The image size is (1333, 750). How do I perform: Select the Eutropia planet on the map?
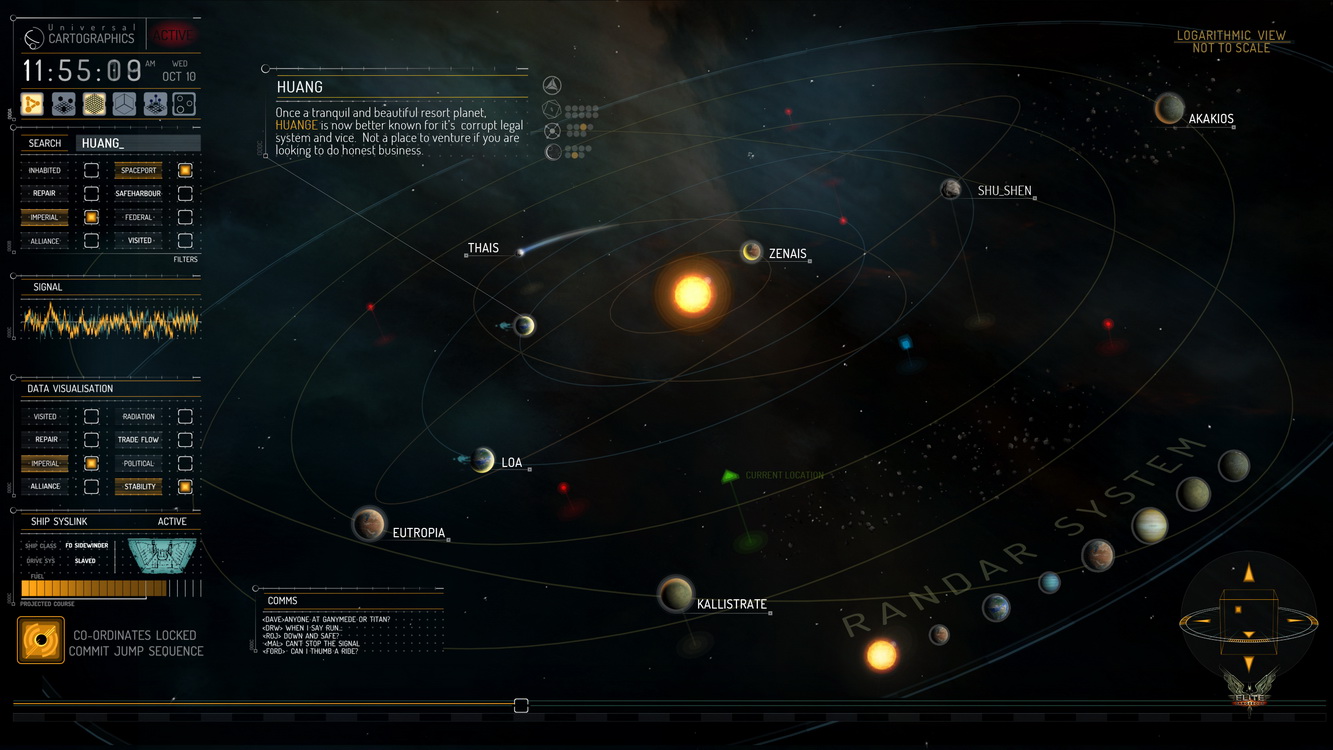pyautogui.click(x=369, y=524)
